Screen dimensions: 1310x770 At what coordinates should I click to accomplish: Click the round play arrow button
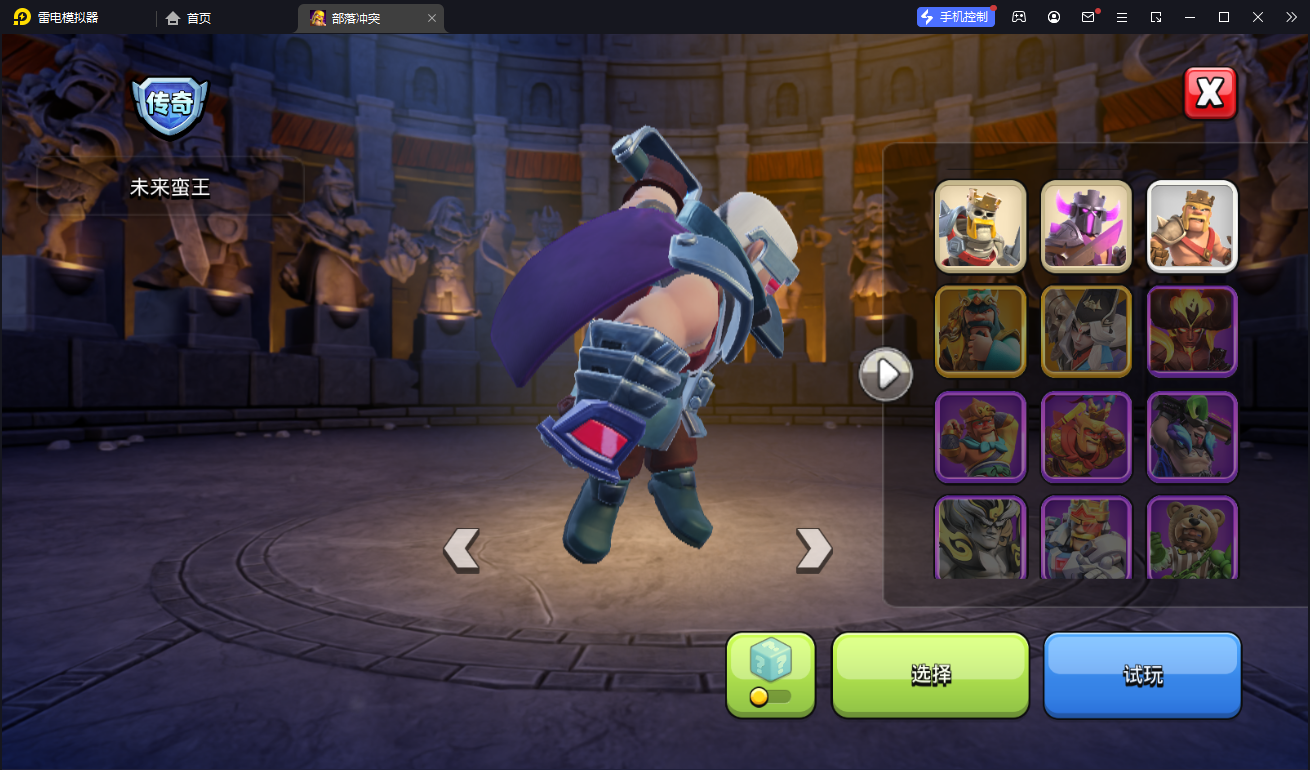pyautogui.click(x=886, y=375)
